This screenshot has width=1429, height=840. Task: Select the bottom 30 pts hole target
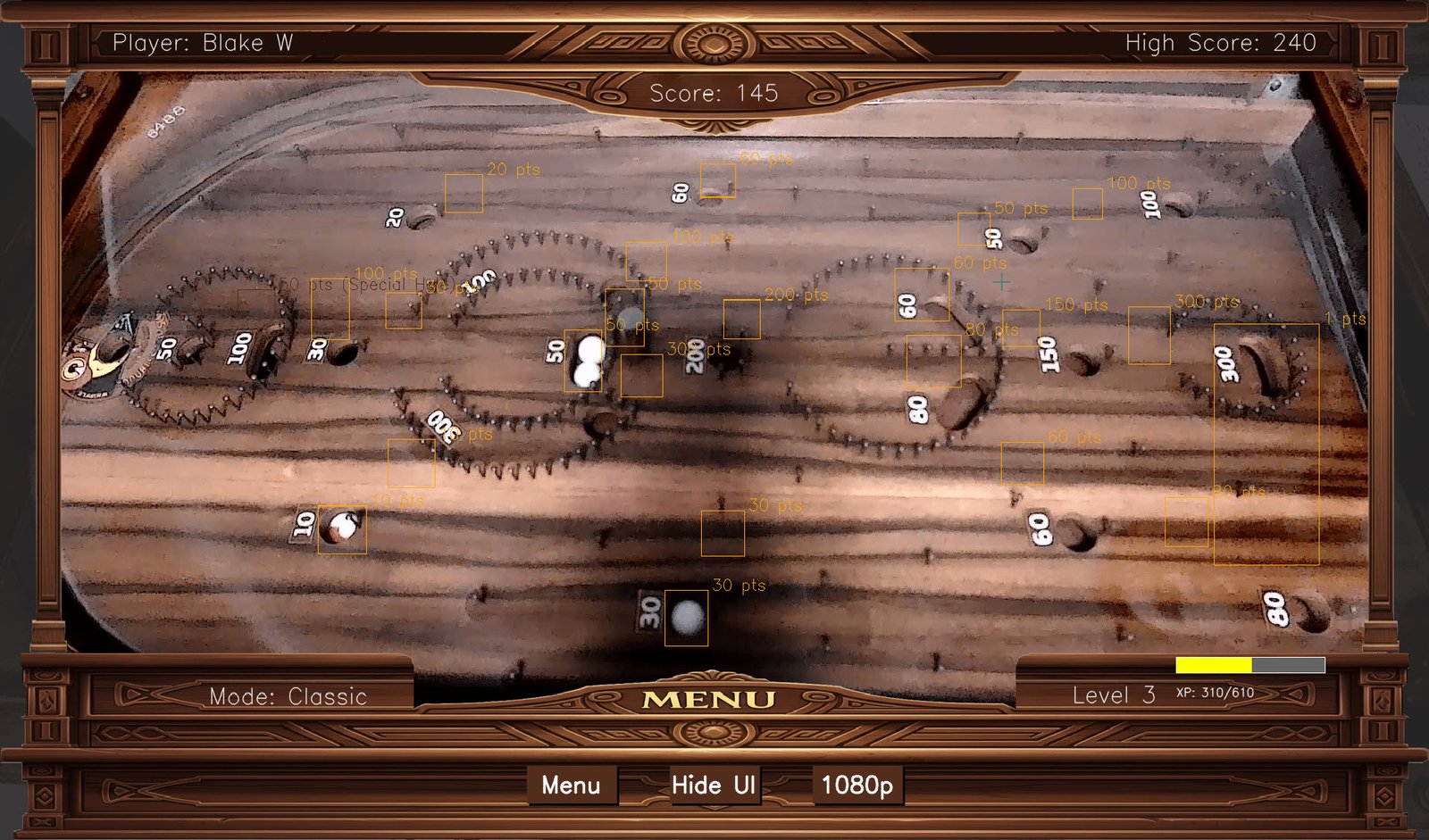pos(686,616)
